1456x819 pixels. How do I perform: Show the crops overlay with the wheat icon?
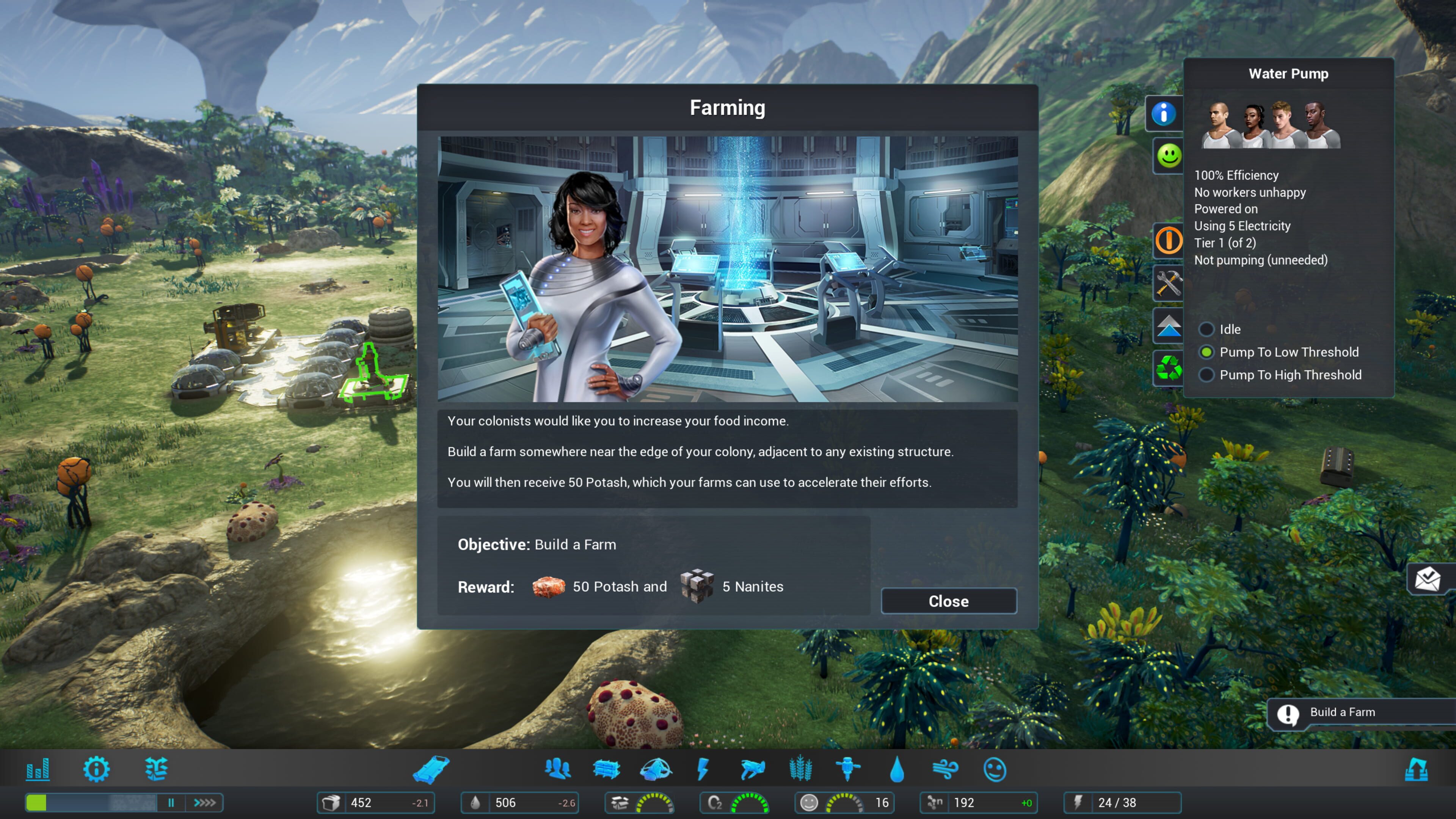[802, 769]
